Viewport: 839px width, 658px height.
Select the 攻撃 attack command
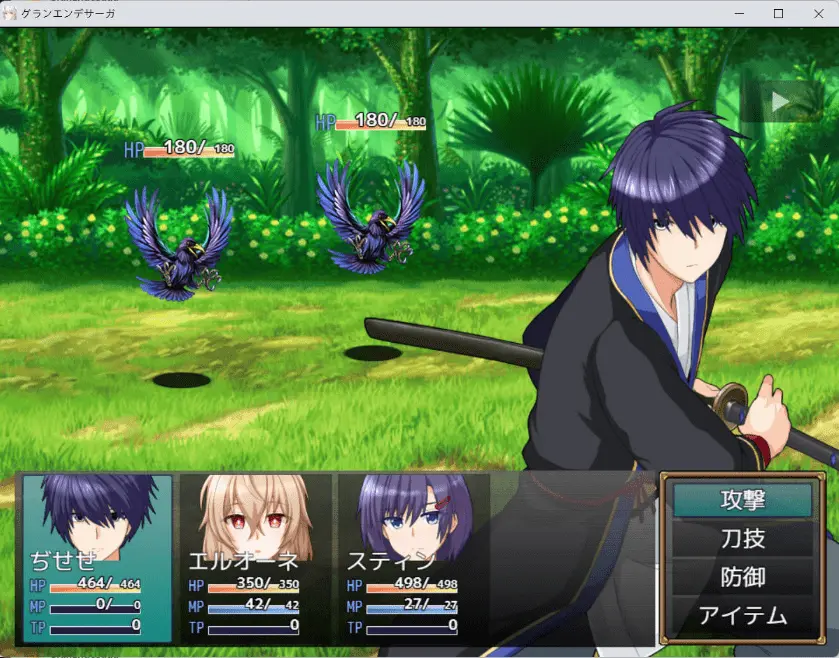[742, 499]
